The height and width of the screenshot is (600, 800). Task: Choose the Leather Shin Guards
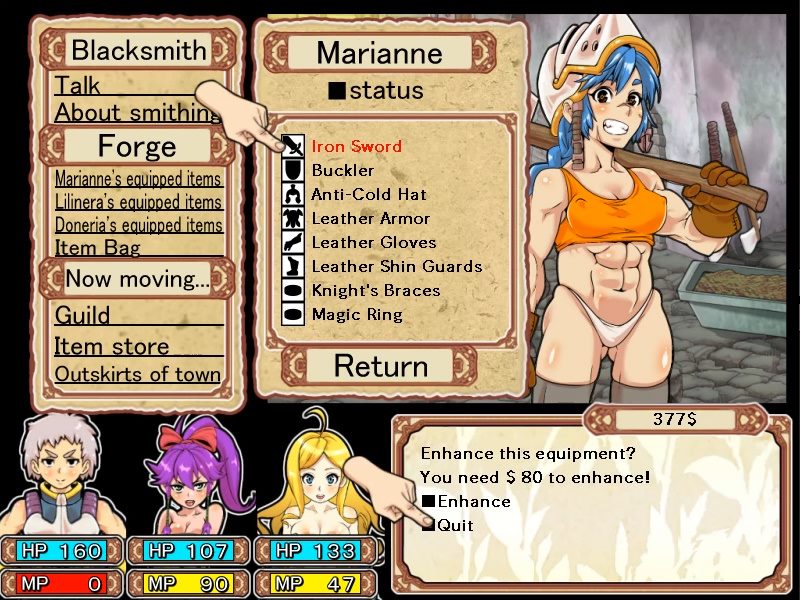coord(396,266)
